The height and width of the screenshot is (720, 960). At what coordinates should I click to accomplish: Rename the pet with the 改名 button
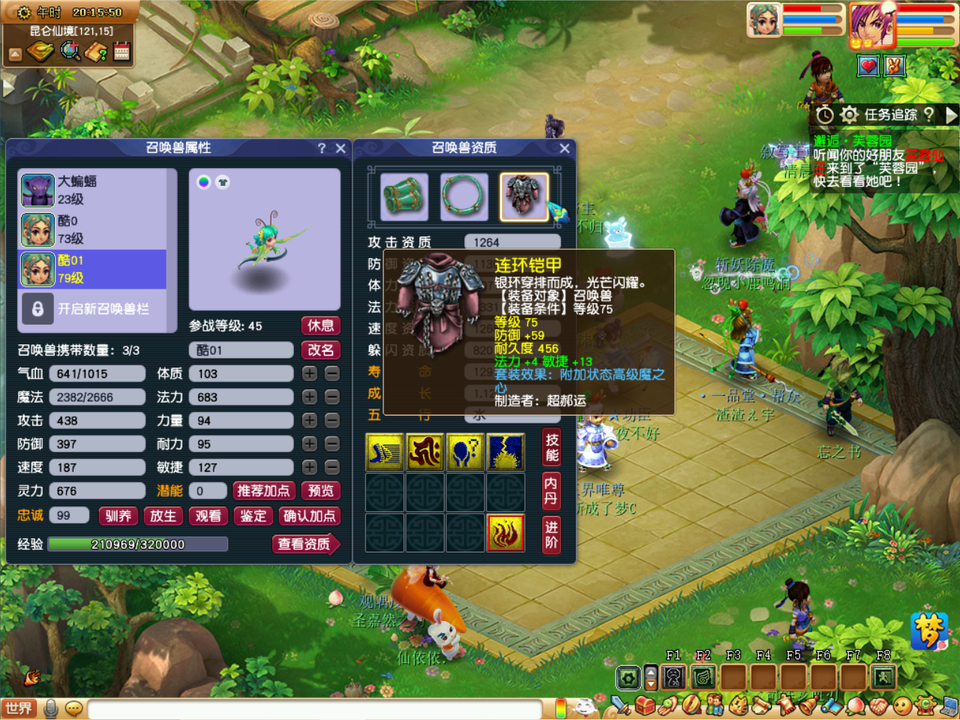[x=320, y=350]
